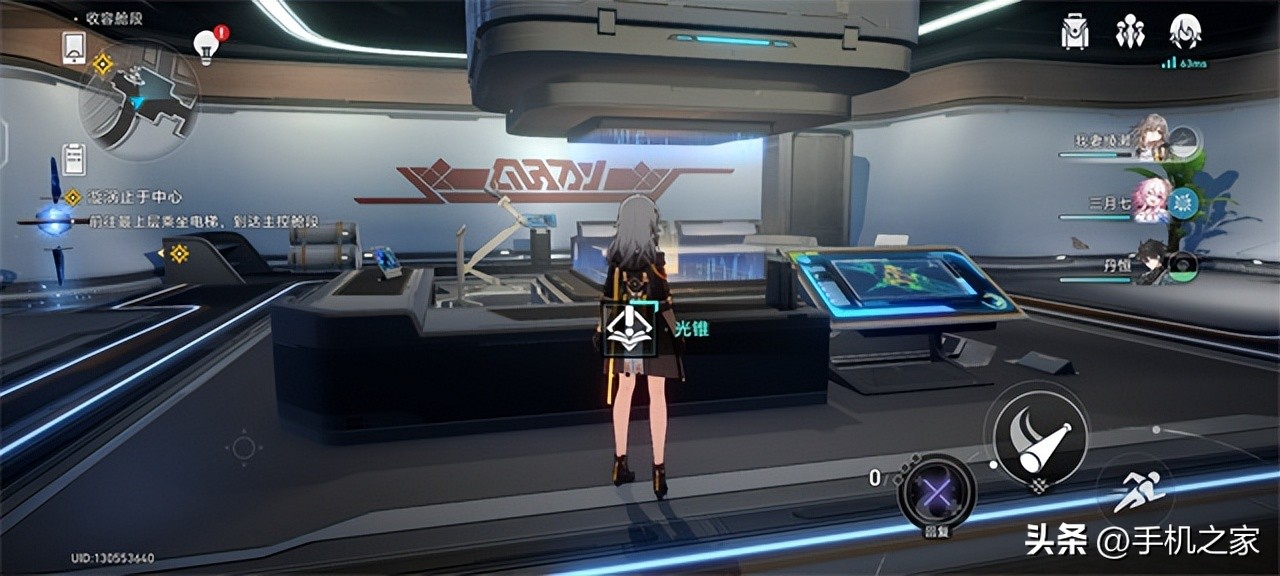Open the character head icon menu
1280x576 pixels.
pyautogui.click(x=1185, y=32)
